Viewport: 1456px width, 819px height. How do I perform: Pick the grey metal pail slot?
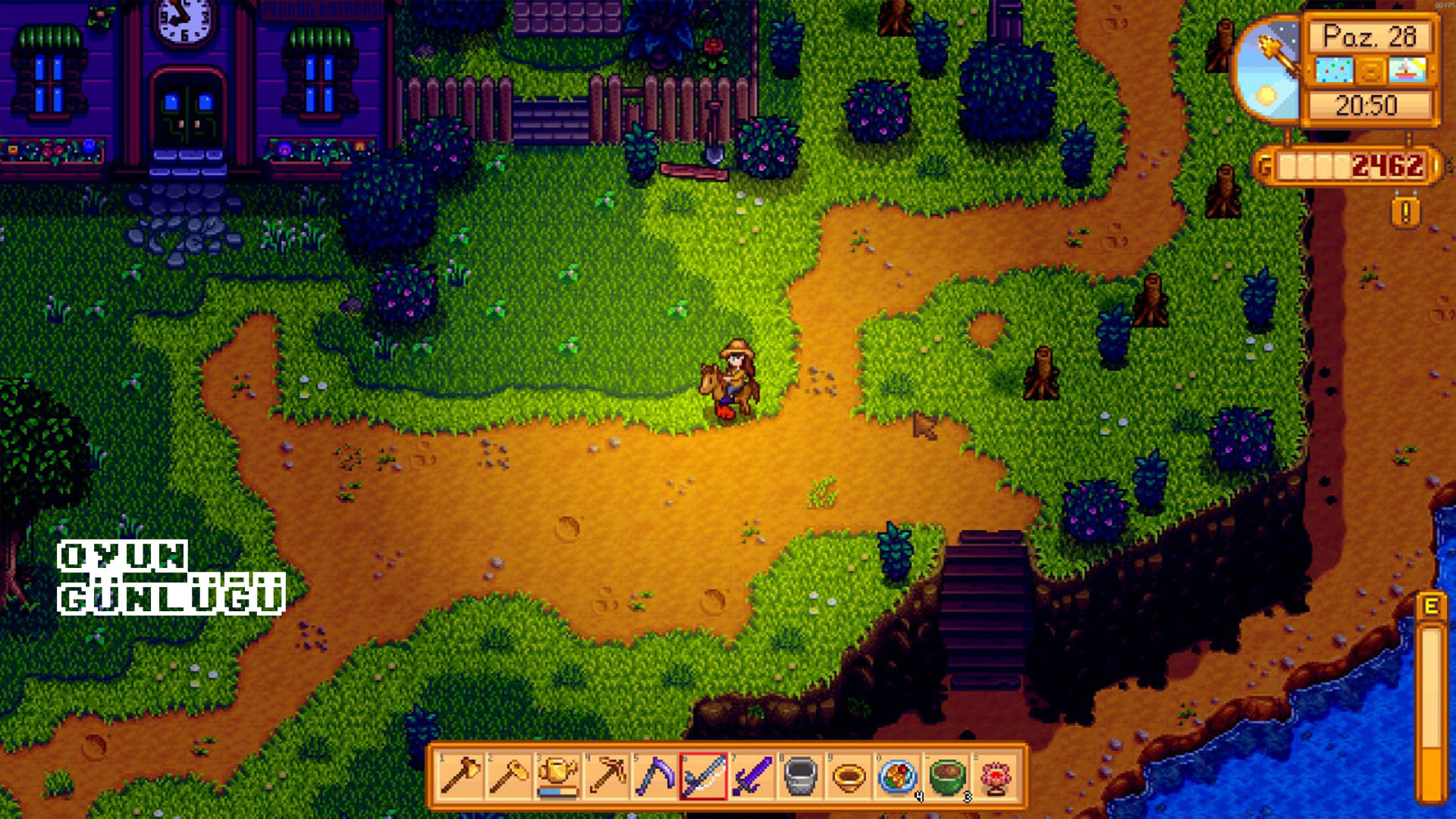coord(800,777)
